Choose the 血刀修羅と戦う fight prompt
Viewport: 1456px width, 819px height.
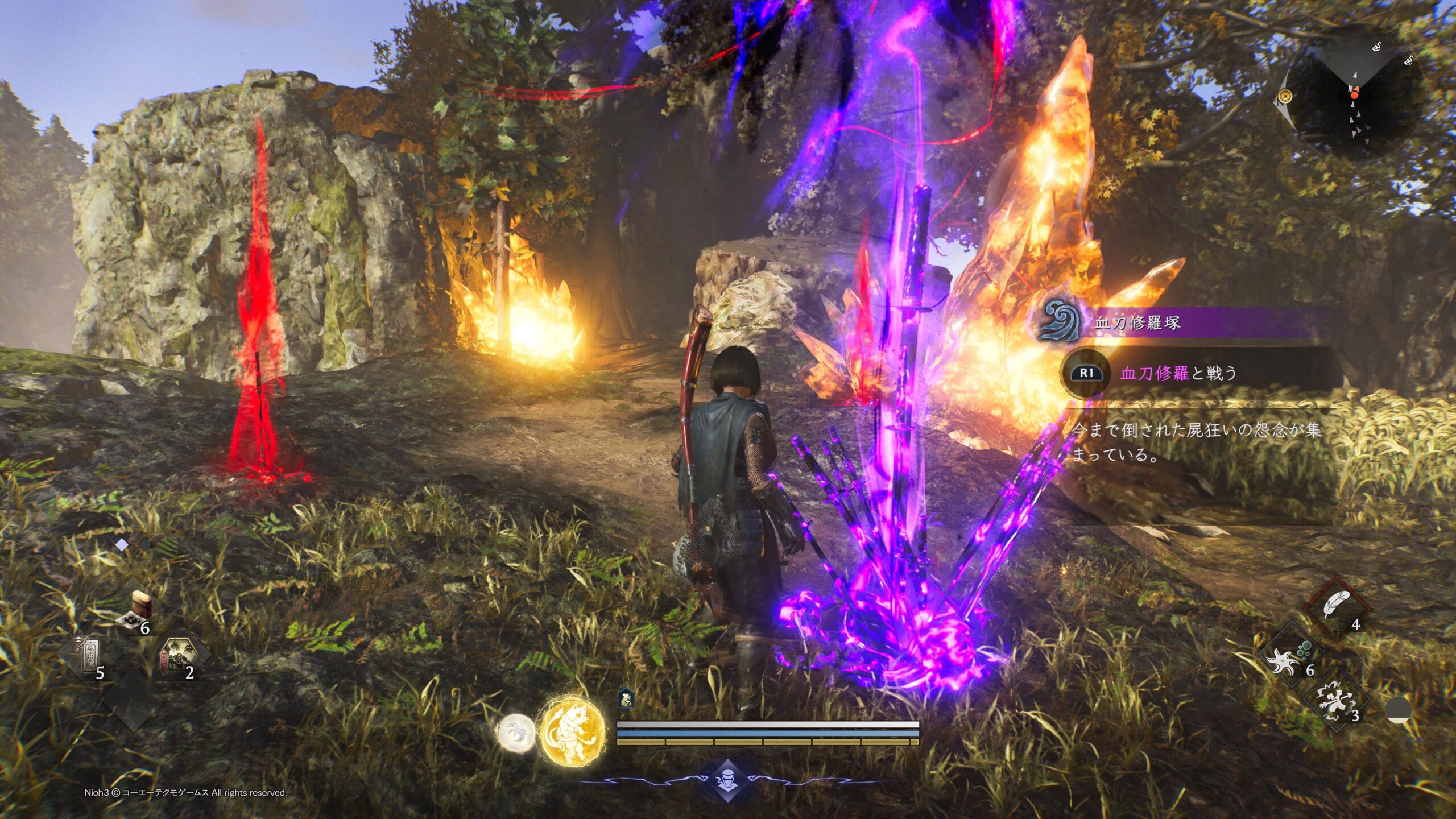click(1177, 373)
